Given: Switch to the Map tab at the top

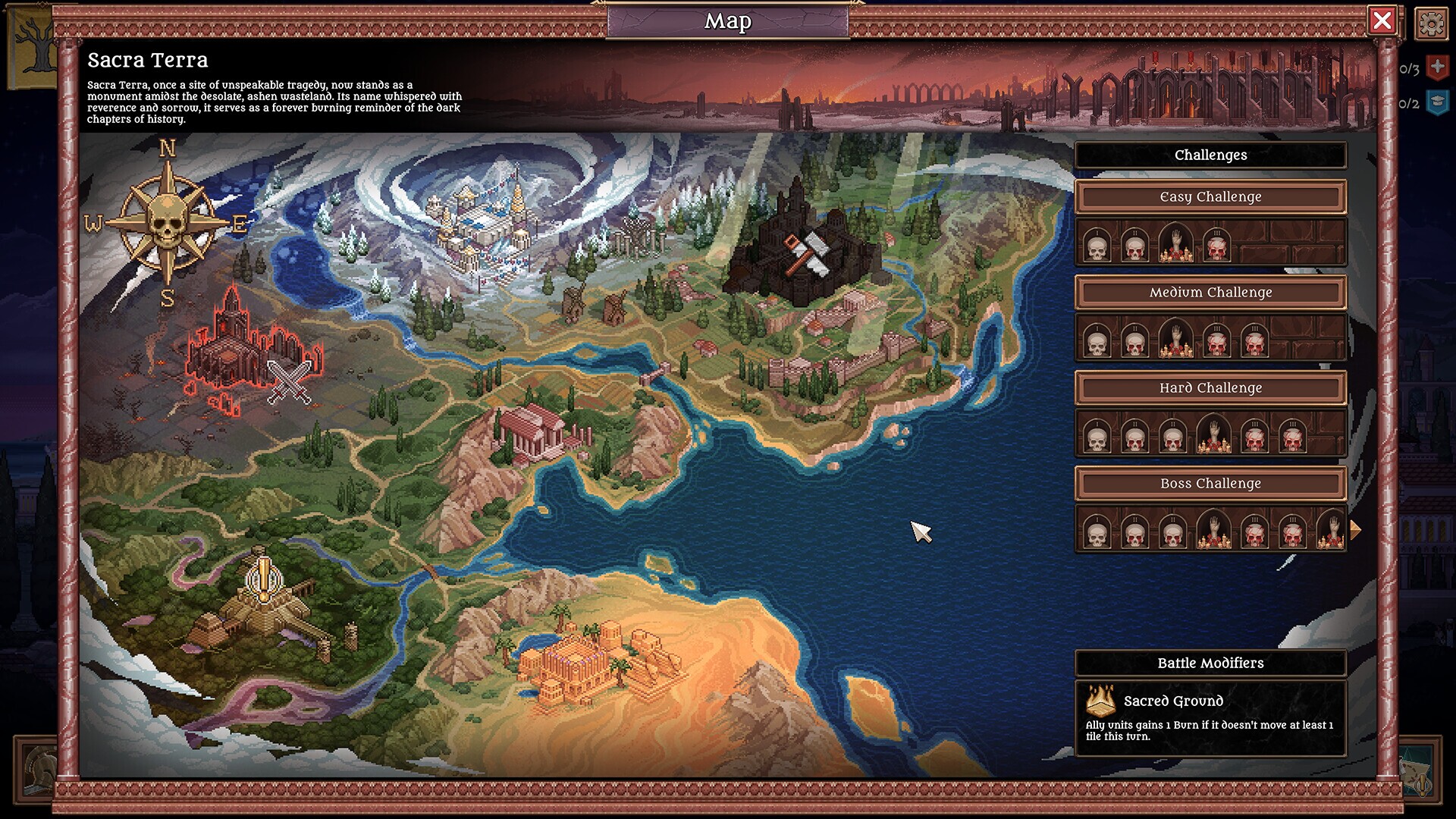Looking at the screenshot, I should tap(727, 21).
